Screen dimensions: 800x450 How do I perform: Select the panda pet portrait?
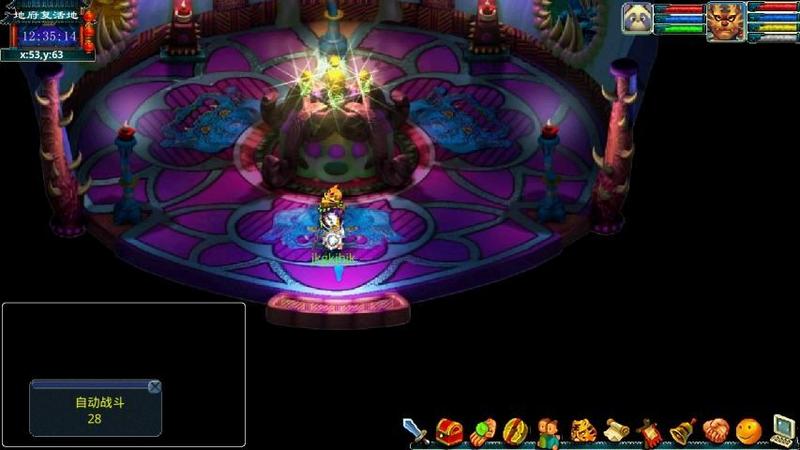(637, 18)
